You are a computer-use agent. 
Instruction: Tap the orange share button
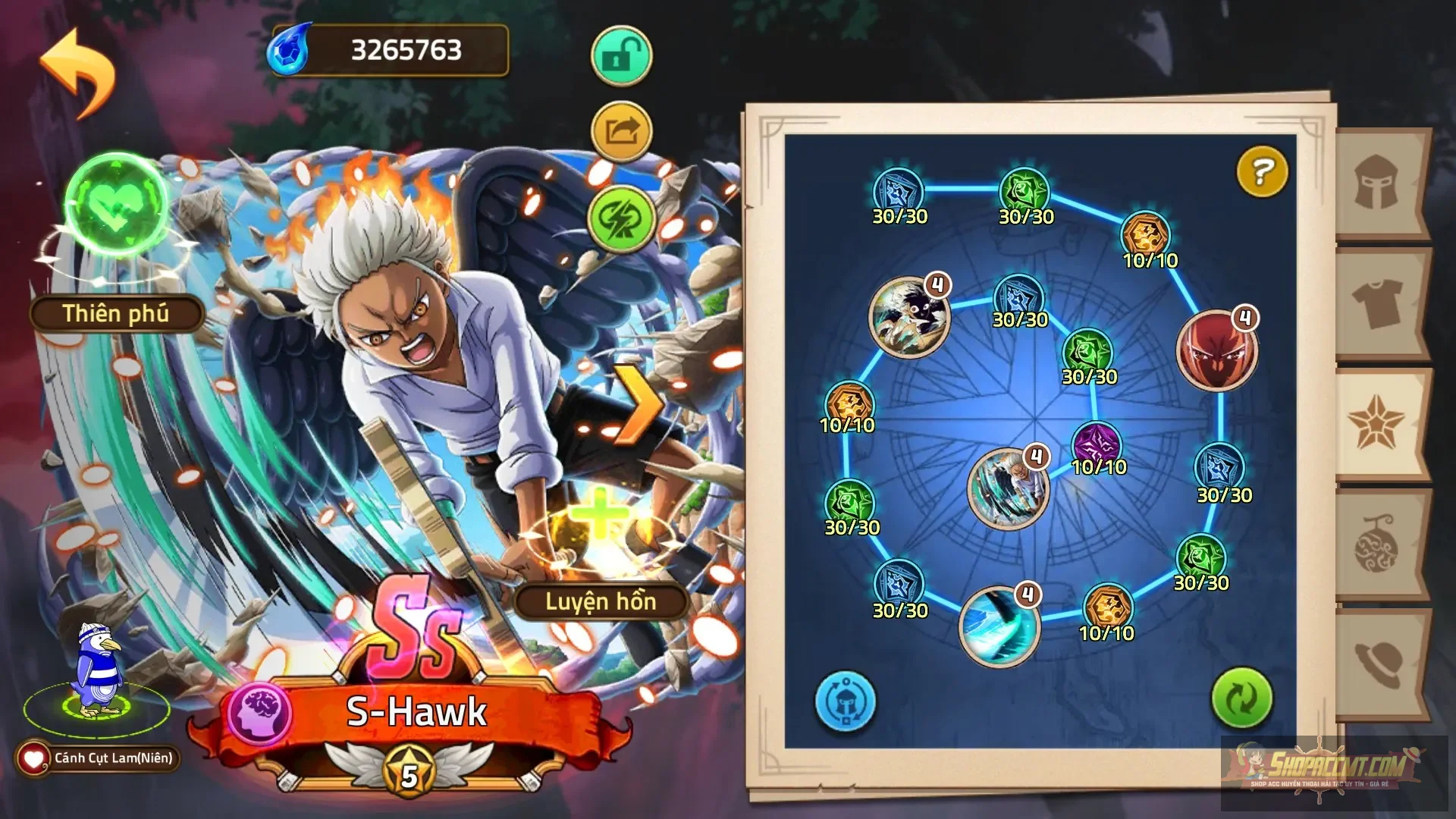pyautogui.click(x=621, y=133)
